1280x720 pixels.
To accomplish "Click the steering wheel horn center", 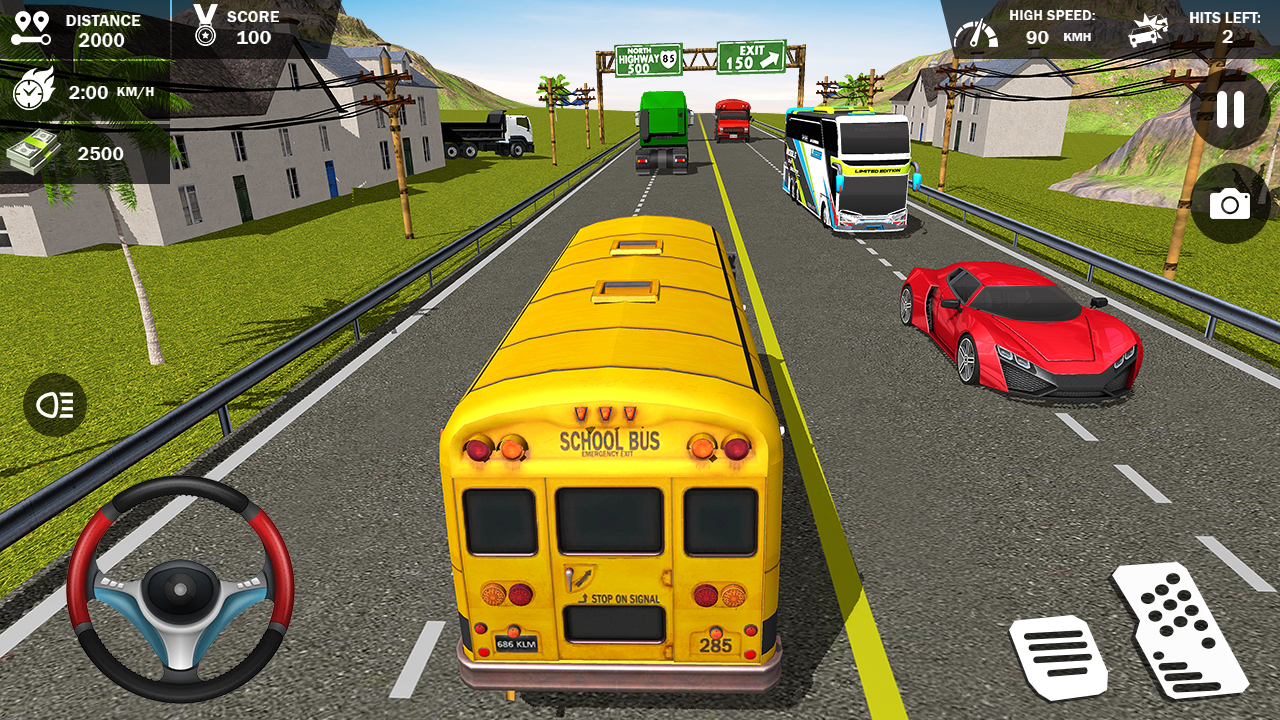I will [x=180, y=590].
